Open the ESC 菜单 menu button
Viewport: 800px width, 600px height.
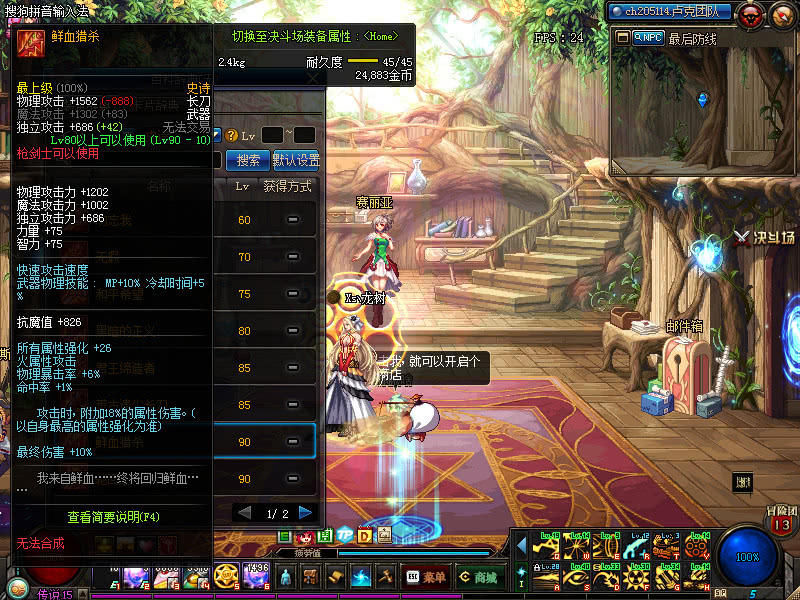[x=426, y=576]
